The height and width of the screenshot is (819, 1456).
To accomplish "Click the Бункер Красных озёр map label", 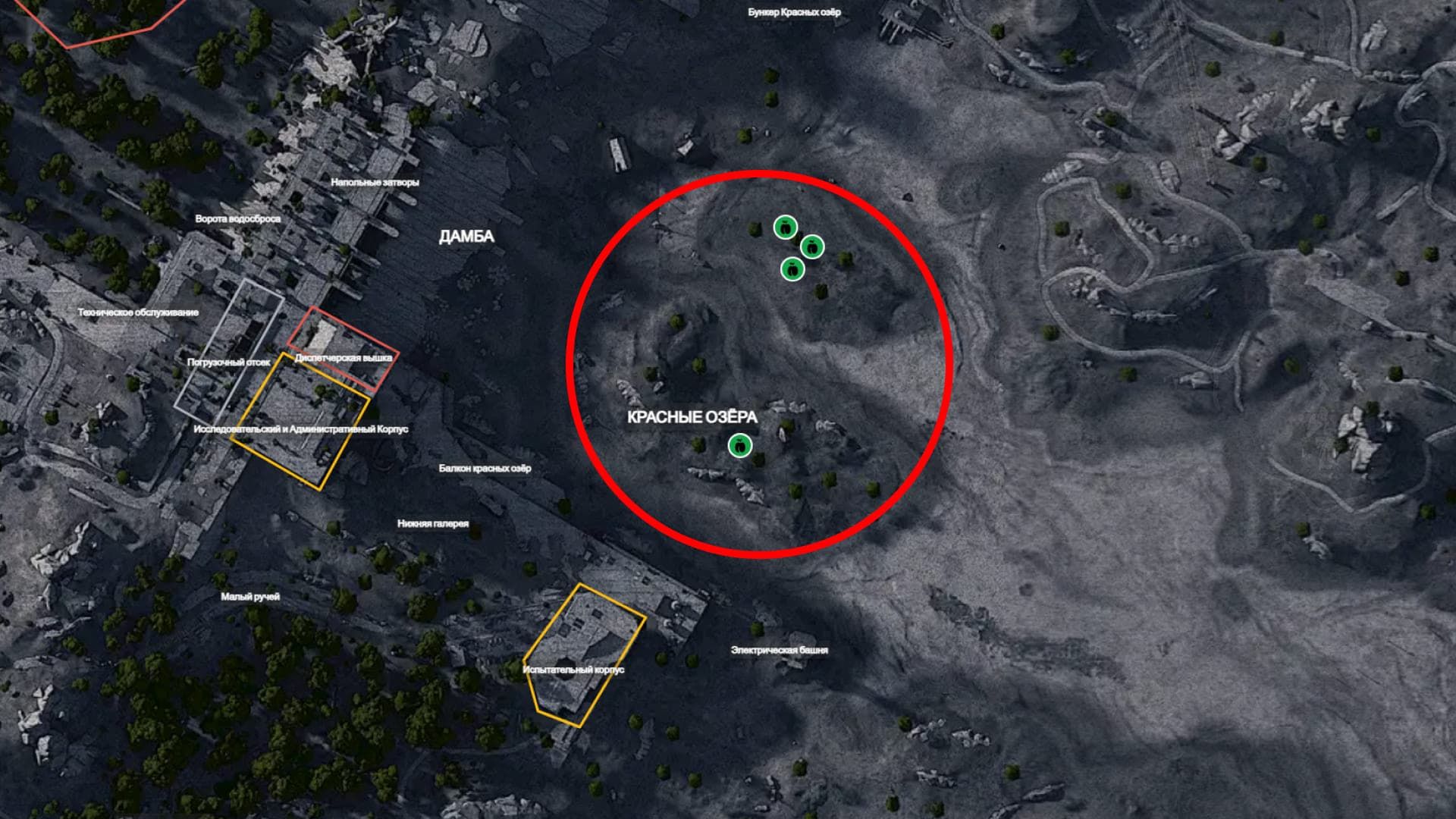I will 794,12.
